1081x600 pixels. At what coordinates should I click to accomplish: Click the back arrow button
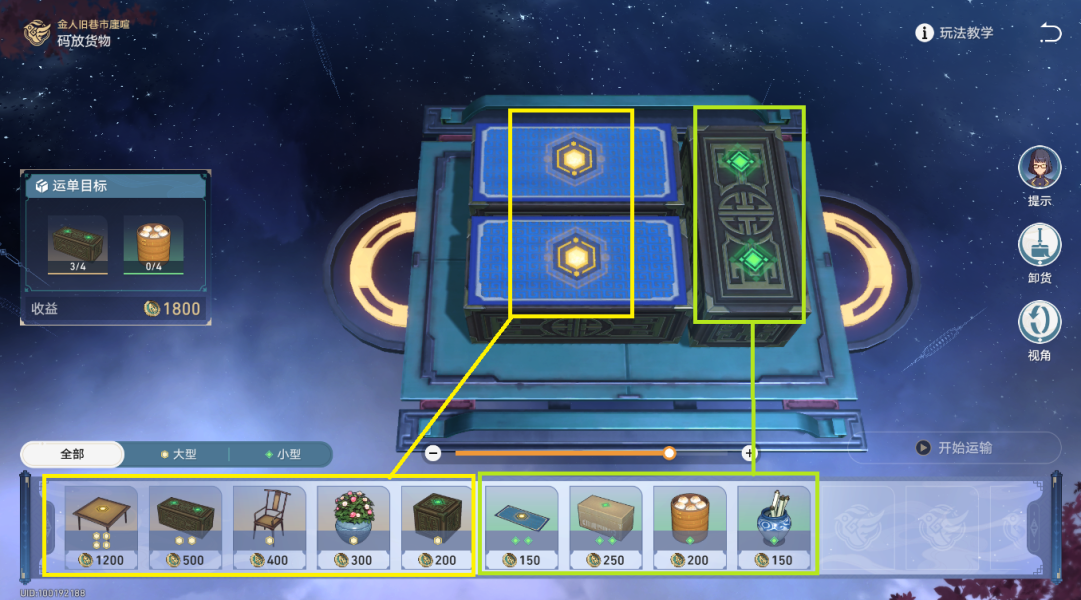1050,33
